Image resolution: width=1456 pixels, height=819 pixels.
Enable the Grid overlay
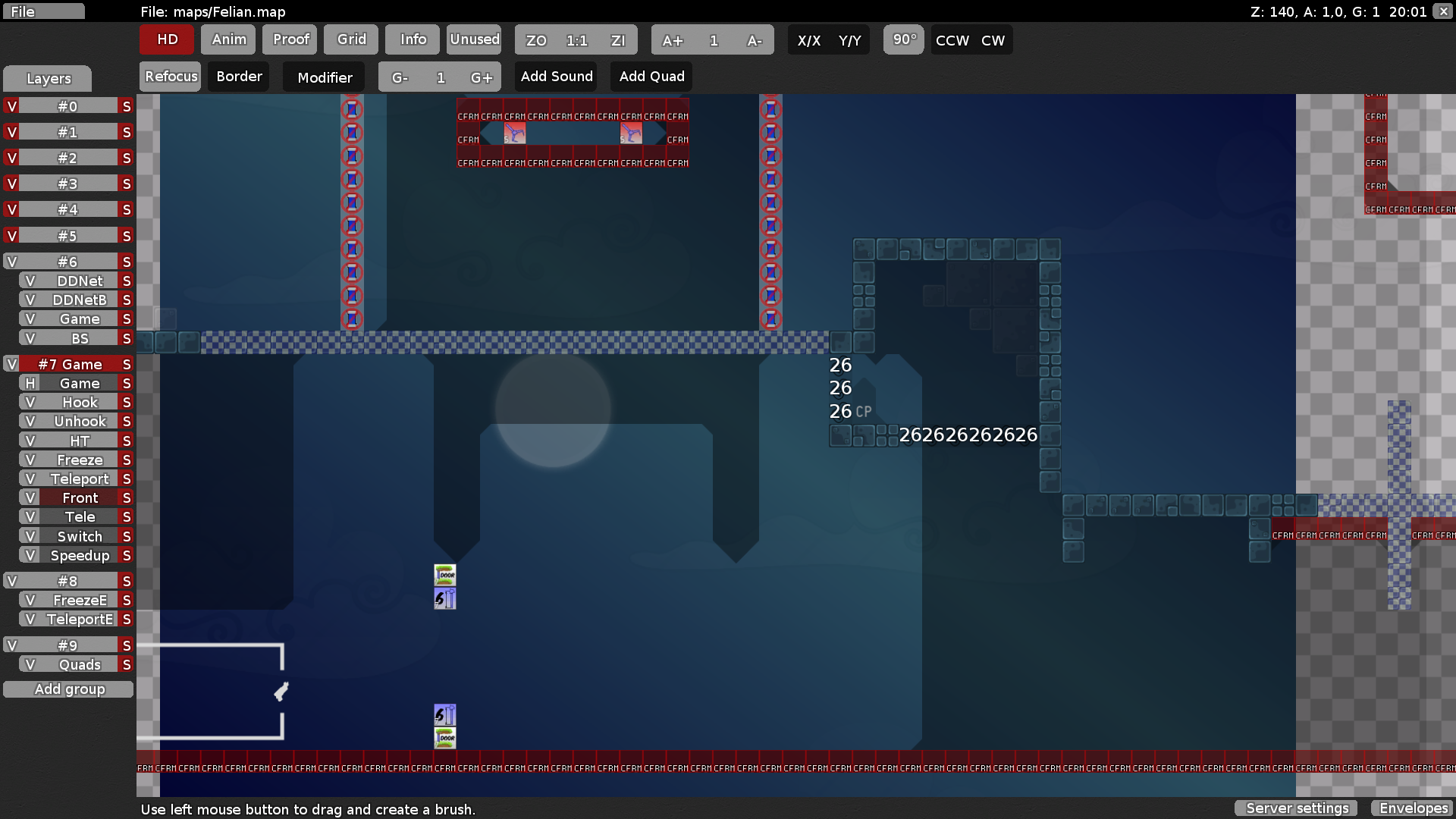350,39
